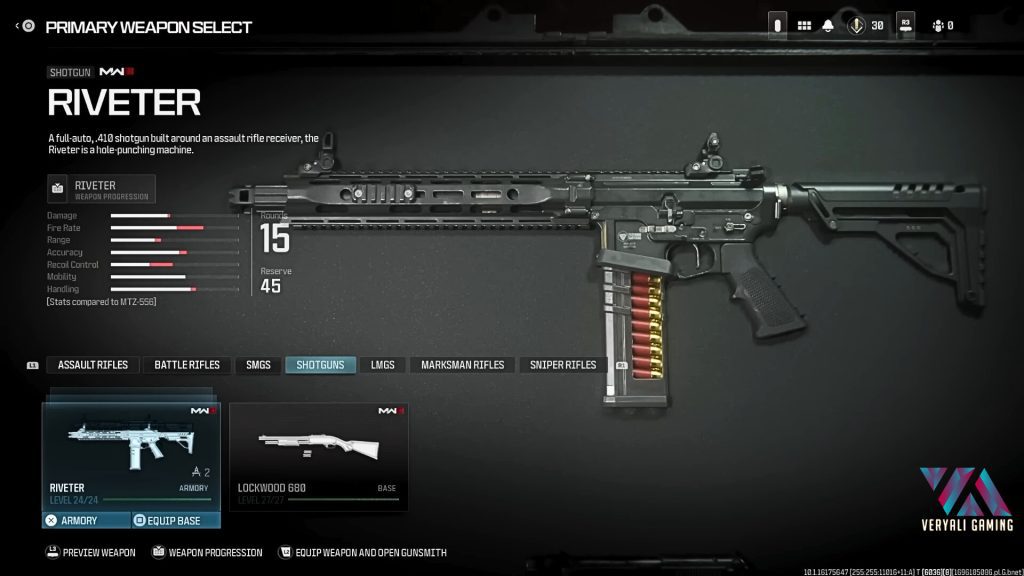
Task: Go back using the top-left arrow
Action: point(18,26)
